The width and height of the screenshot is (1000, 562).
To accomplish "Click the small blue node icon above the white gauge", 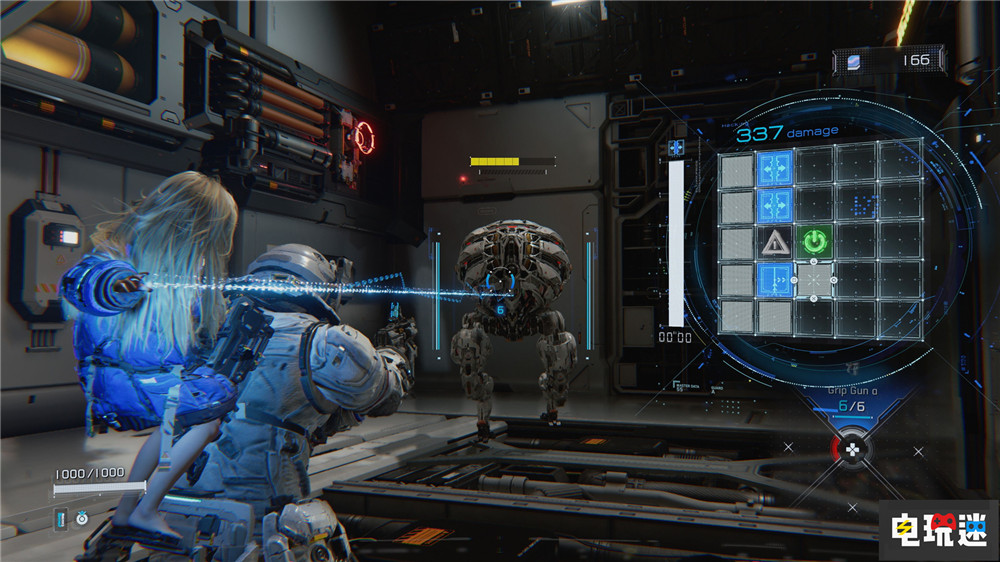I will pyautogui.click(x=677, y=148).
